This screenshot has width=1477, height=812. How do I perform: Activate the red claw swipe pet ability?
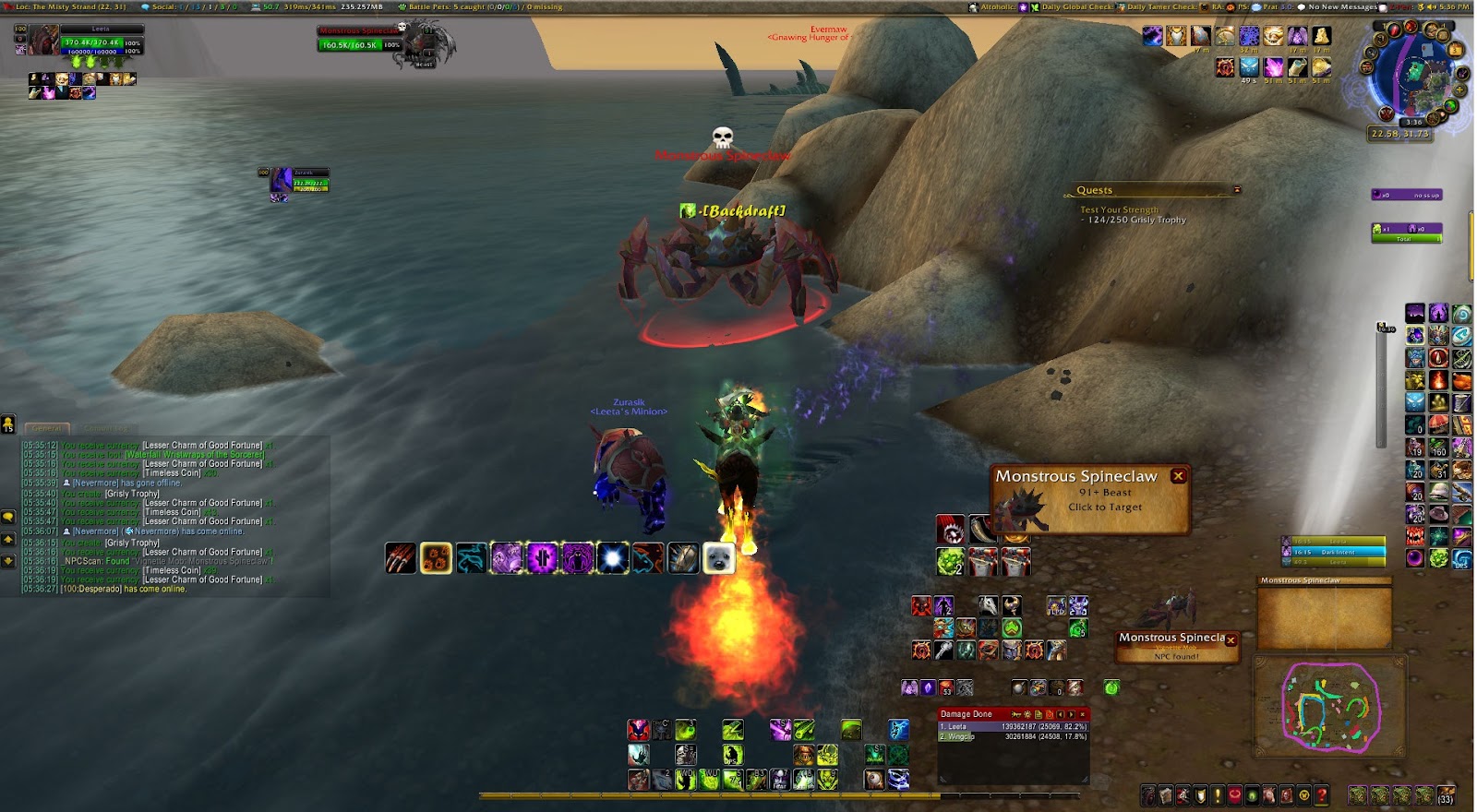pyautogui.click(x=401, y=558)
